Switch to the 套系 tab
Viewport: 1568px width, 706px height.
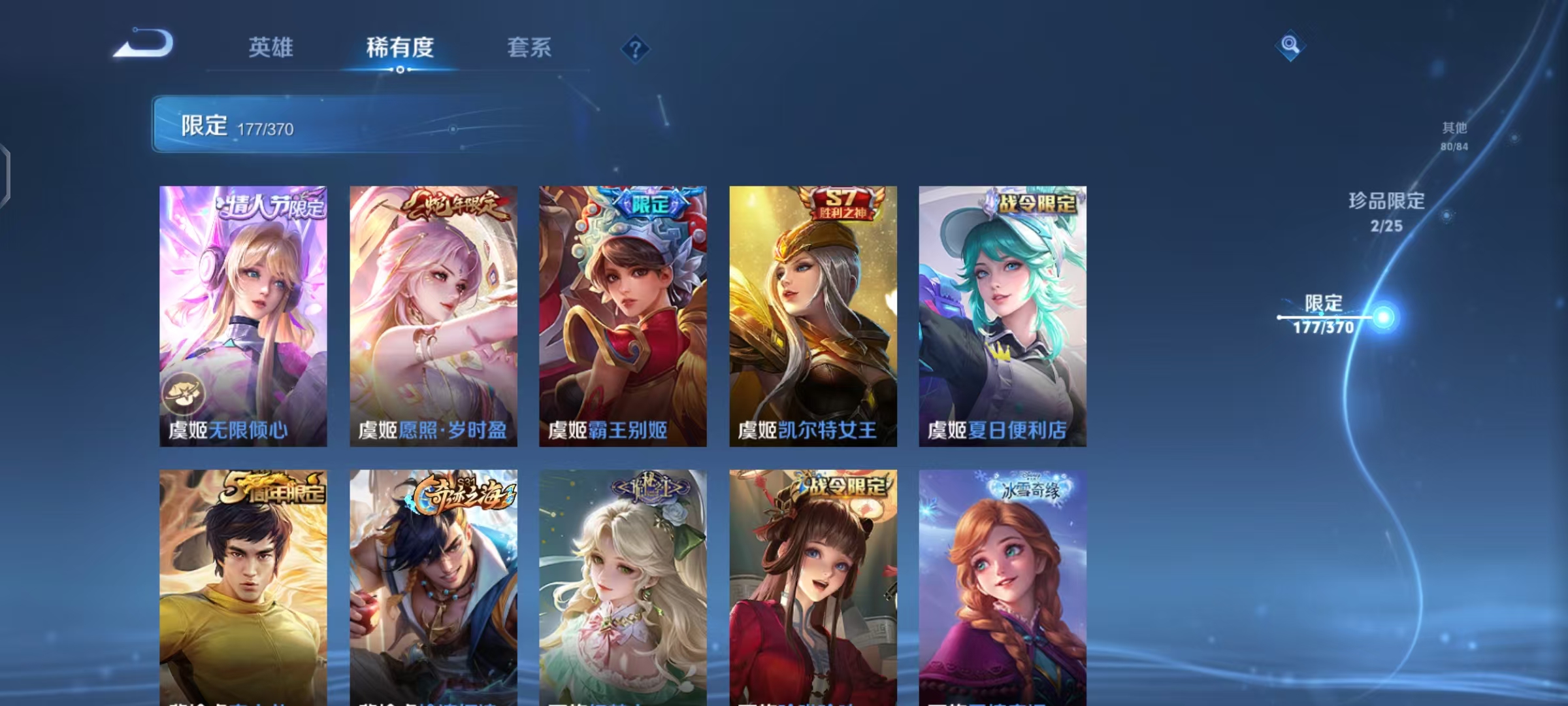[x=529, y=47]
